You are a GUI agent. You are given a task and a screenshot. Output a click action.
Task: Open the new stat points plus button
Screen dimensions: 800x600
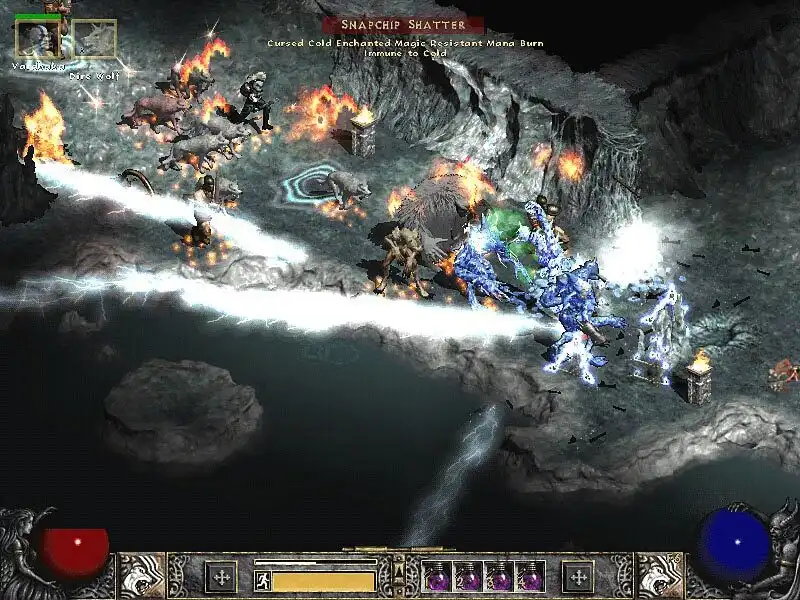(220, 576)
